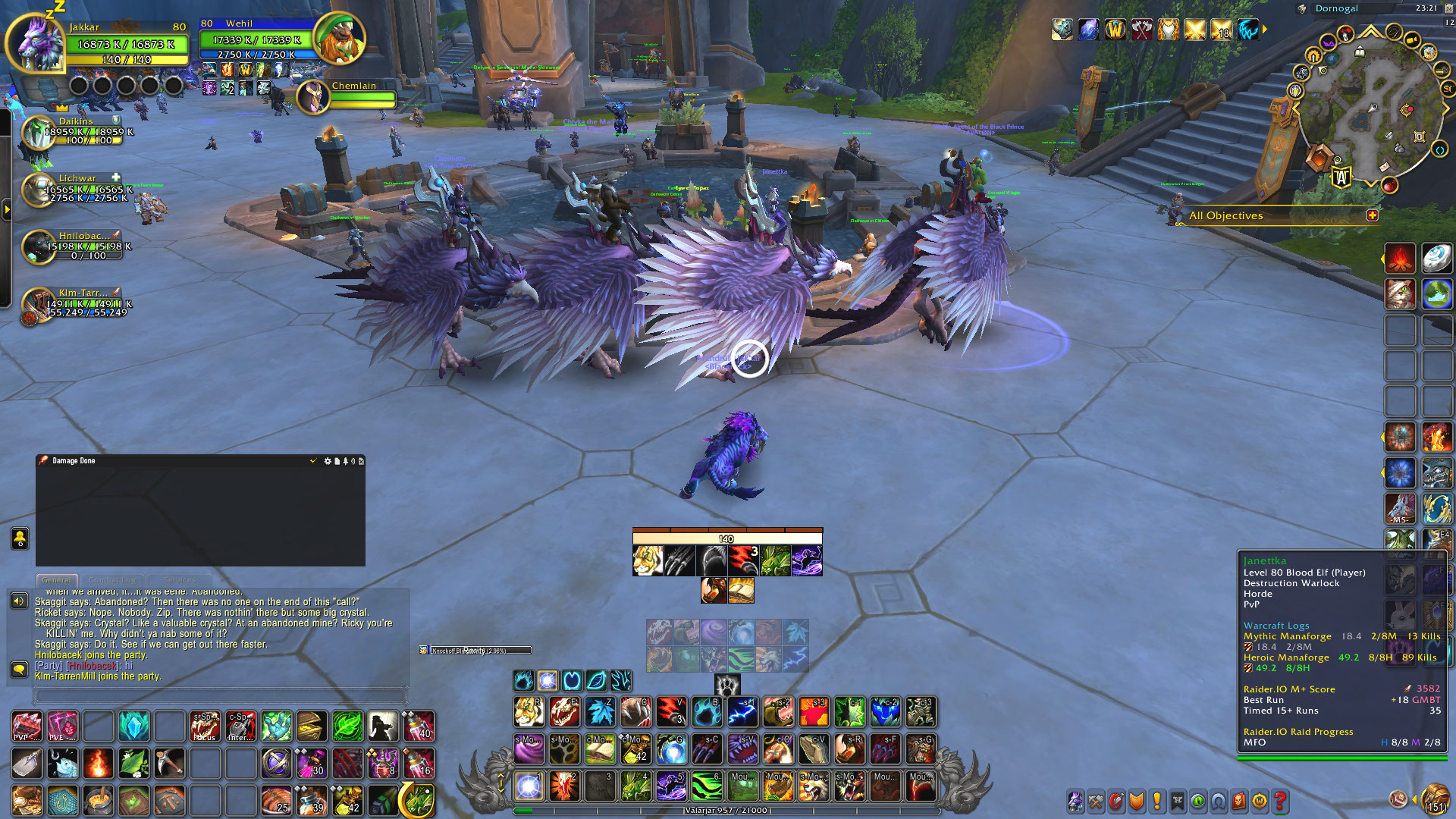
Task: Open the Dungeon Finder green eye icon
Action: pos(1197,800)
